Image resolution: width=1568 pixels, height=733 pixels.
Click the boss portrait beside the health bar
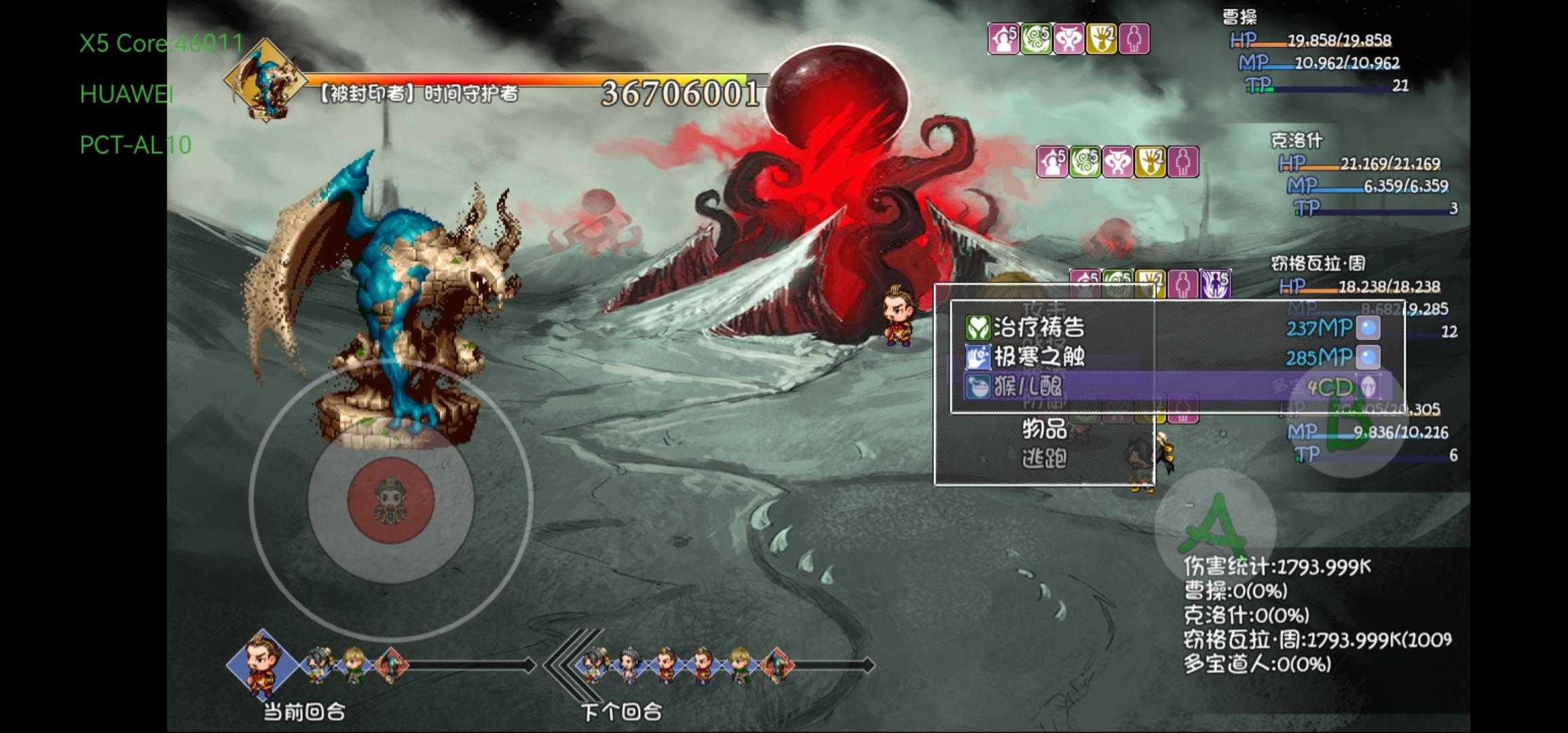265,80
